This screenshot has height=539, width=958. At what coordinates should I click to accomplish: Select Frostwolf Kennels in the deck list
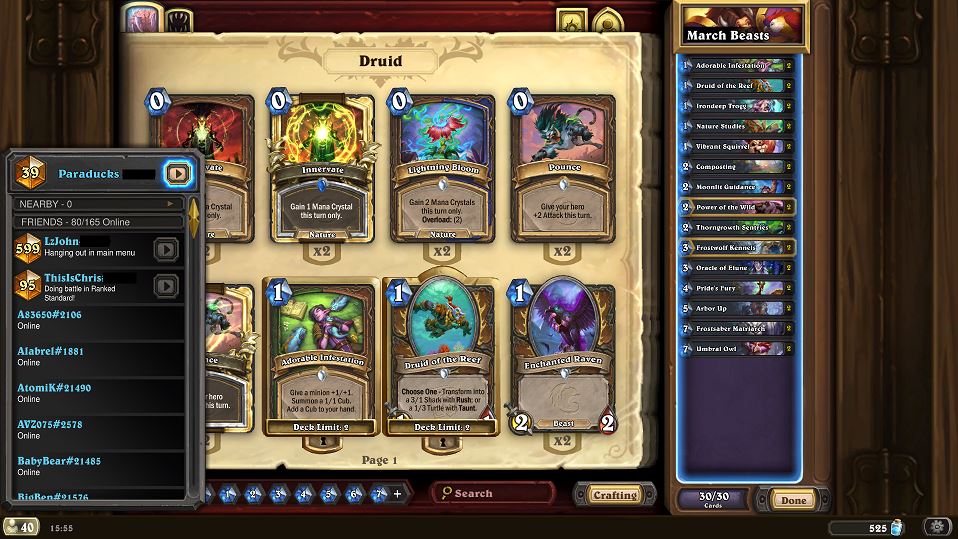pyautogui.click(x=738, y=247)
